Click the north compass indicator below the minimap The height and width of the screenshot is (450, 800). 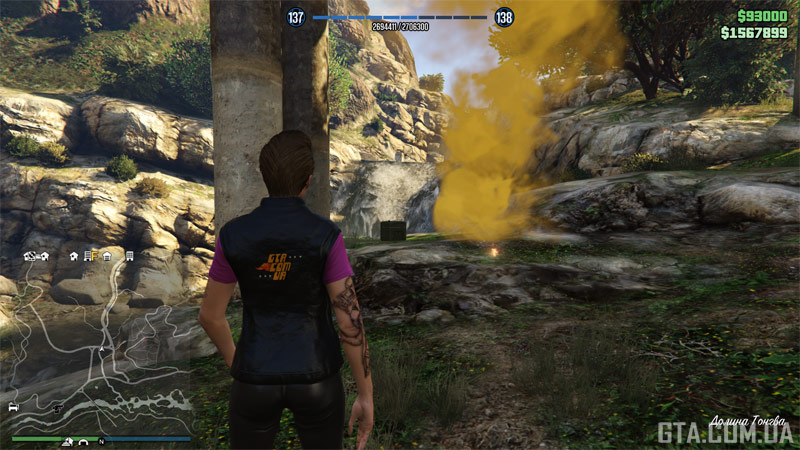pyautogui.click(x=101, y=441)
